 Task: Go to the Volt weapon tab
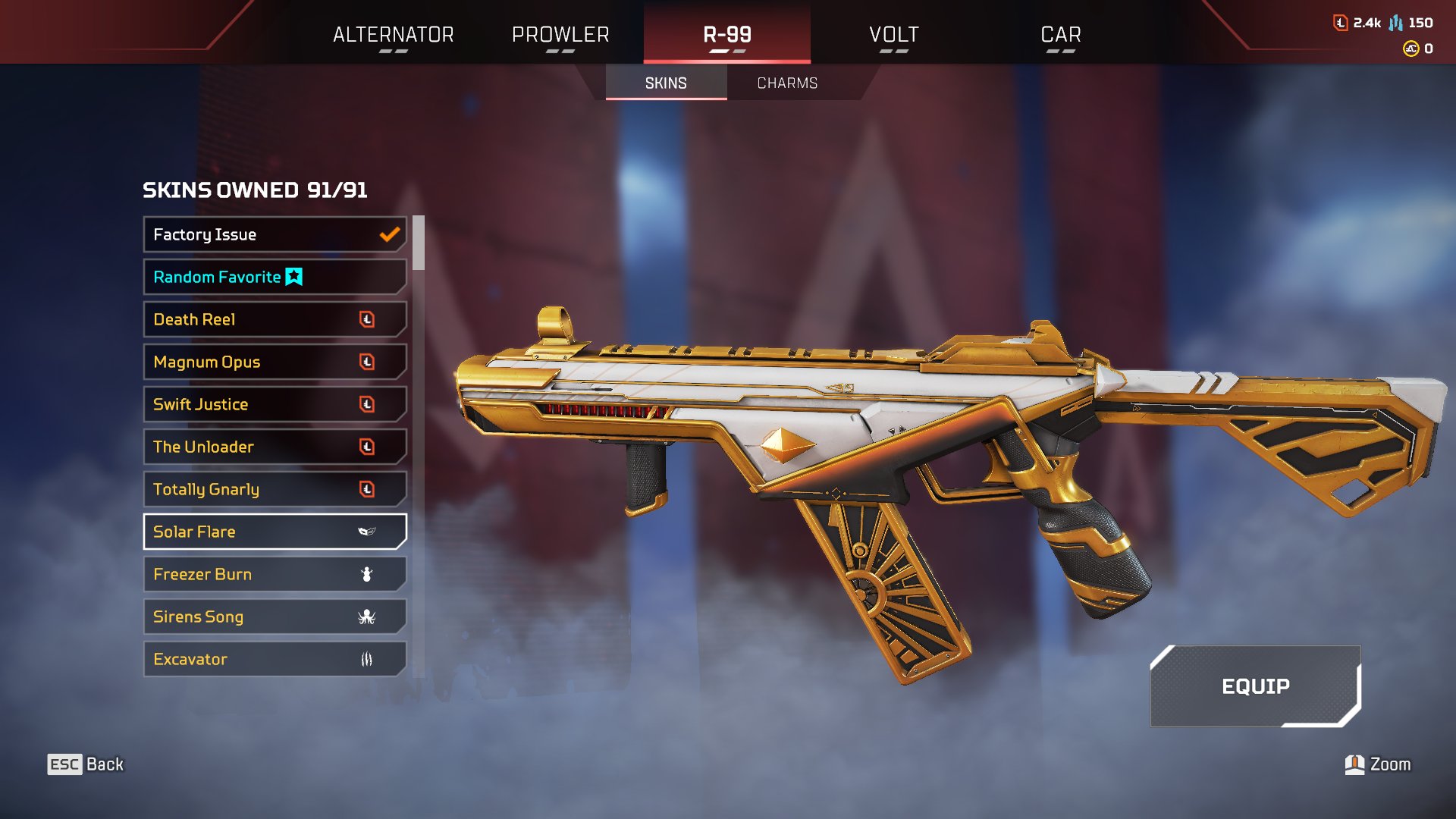[893, 35]
